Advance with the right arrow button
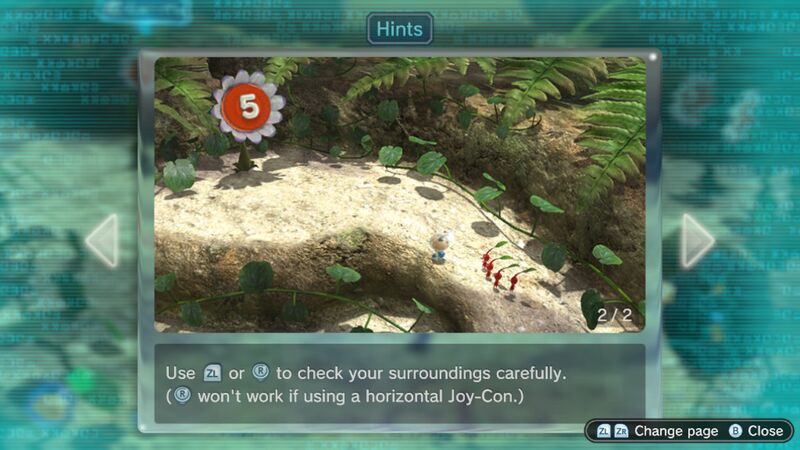 pyautogui.click(x=697, y=240)
